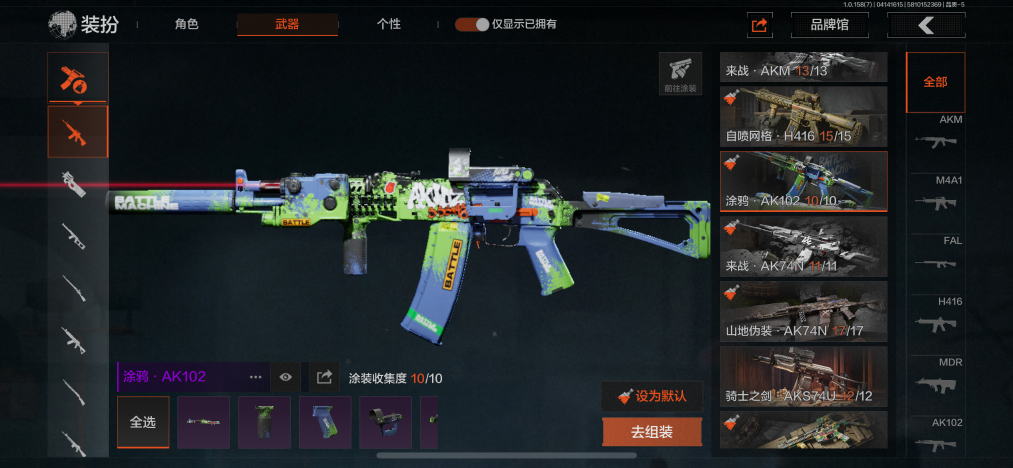Select all parts with 全选
The width and height of the screenshot is (1013, 468).
[143, 422]
